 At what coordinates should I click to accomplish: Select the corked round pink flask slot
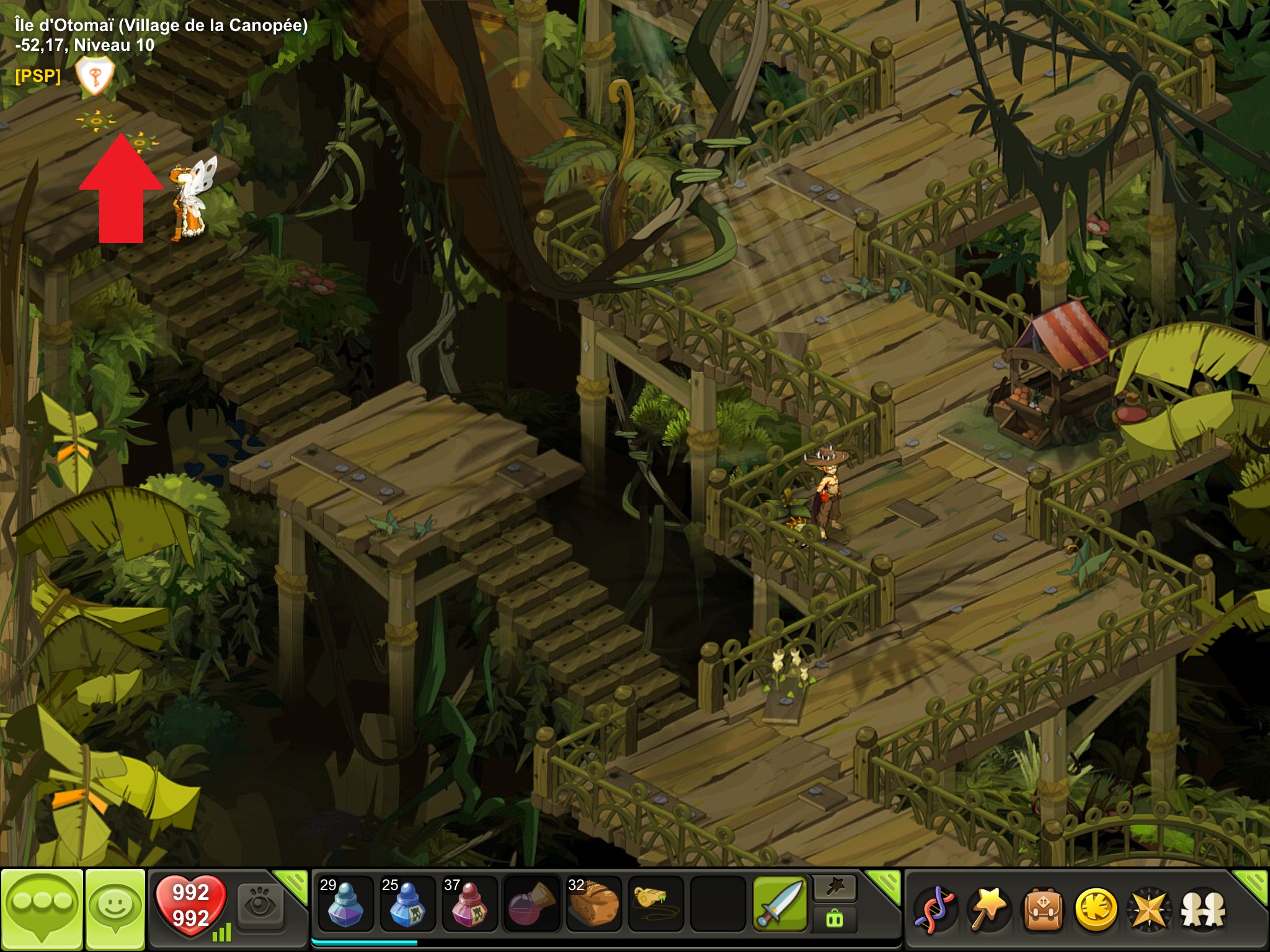pyautogui.click(x=531, y=904)
